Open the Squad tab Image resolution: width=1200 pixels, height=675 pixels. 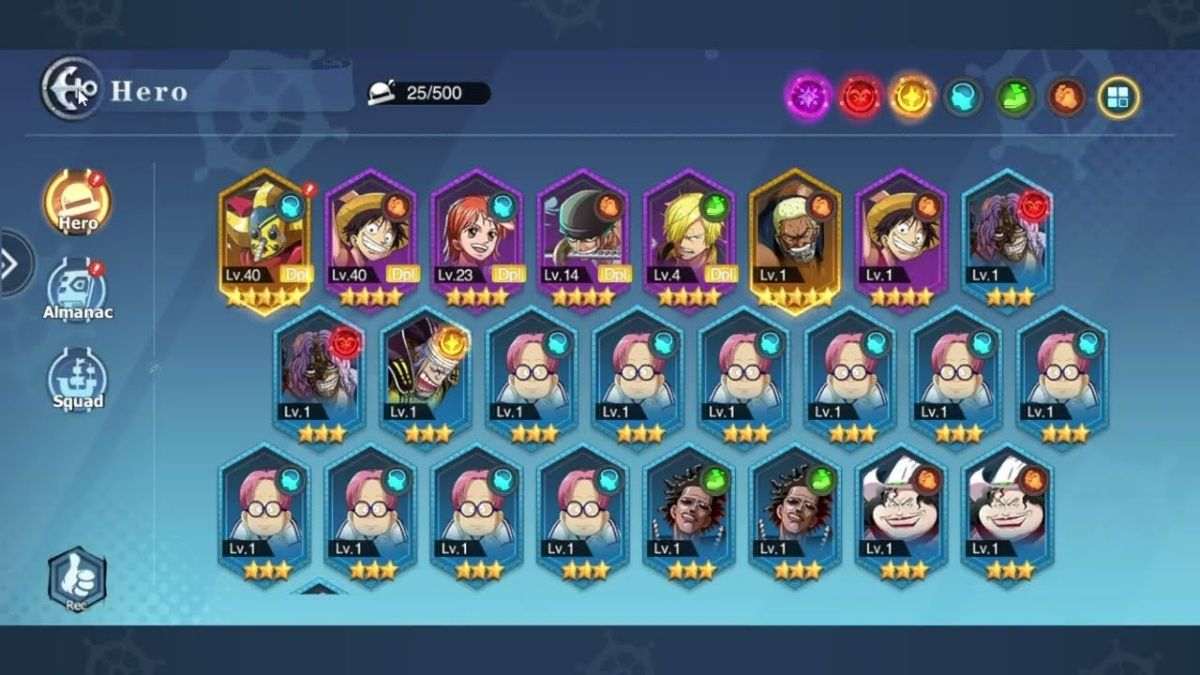coord(78,380)
